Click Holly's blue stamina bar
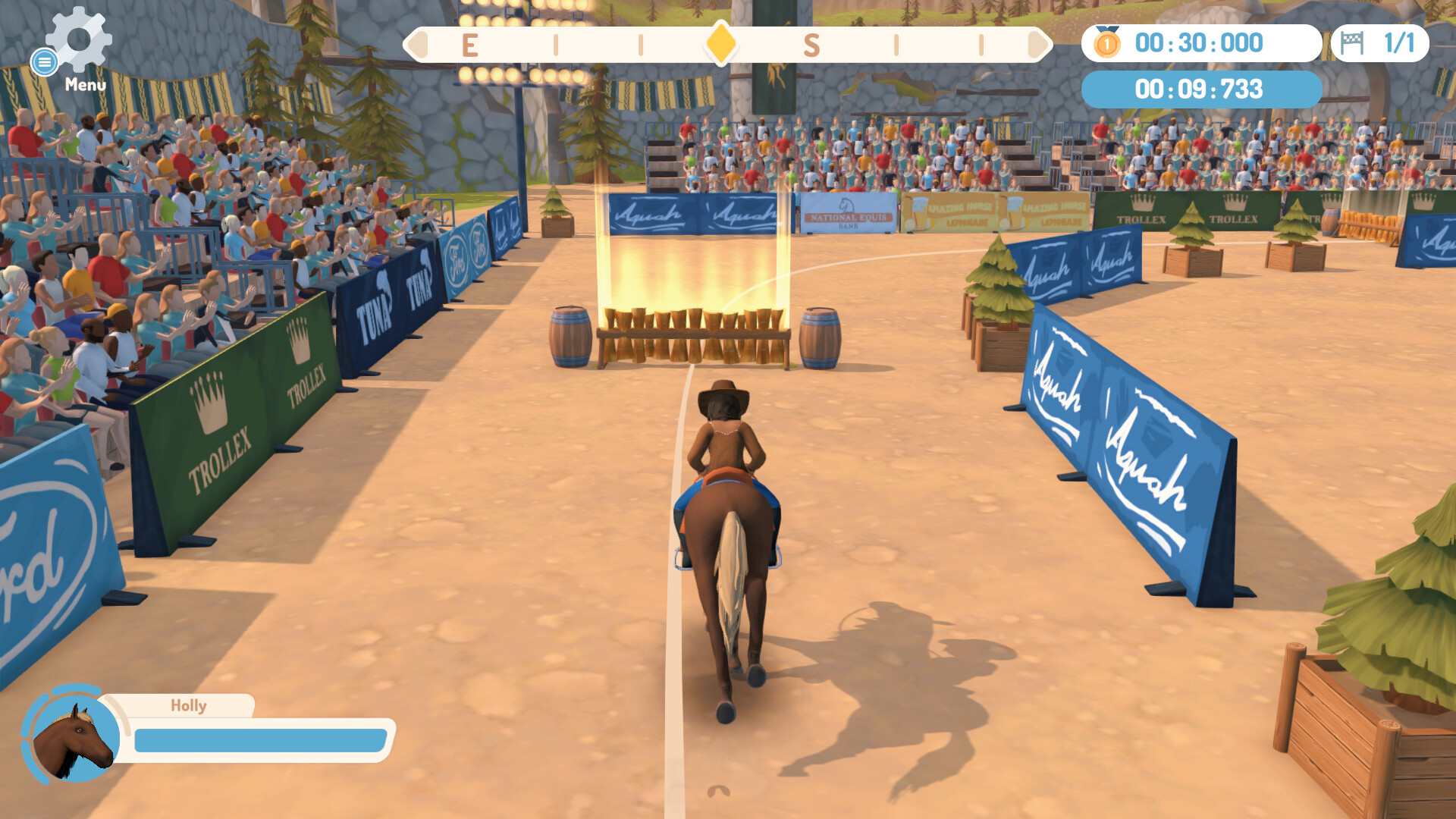The width and height of the screenshot is (1456, 819). (x=258, y=738)
